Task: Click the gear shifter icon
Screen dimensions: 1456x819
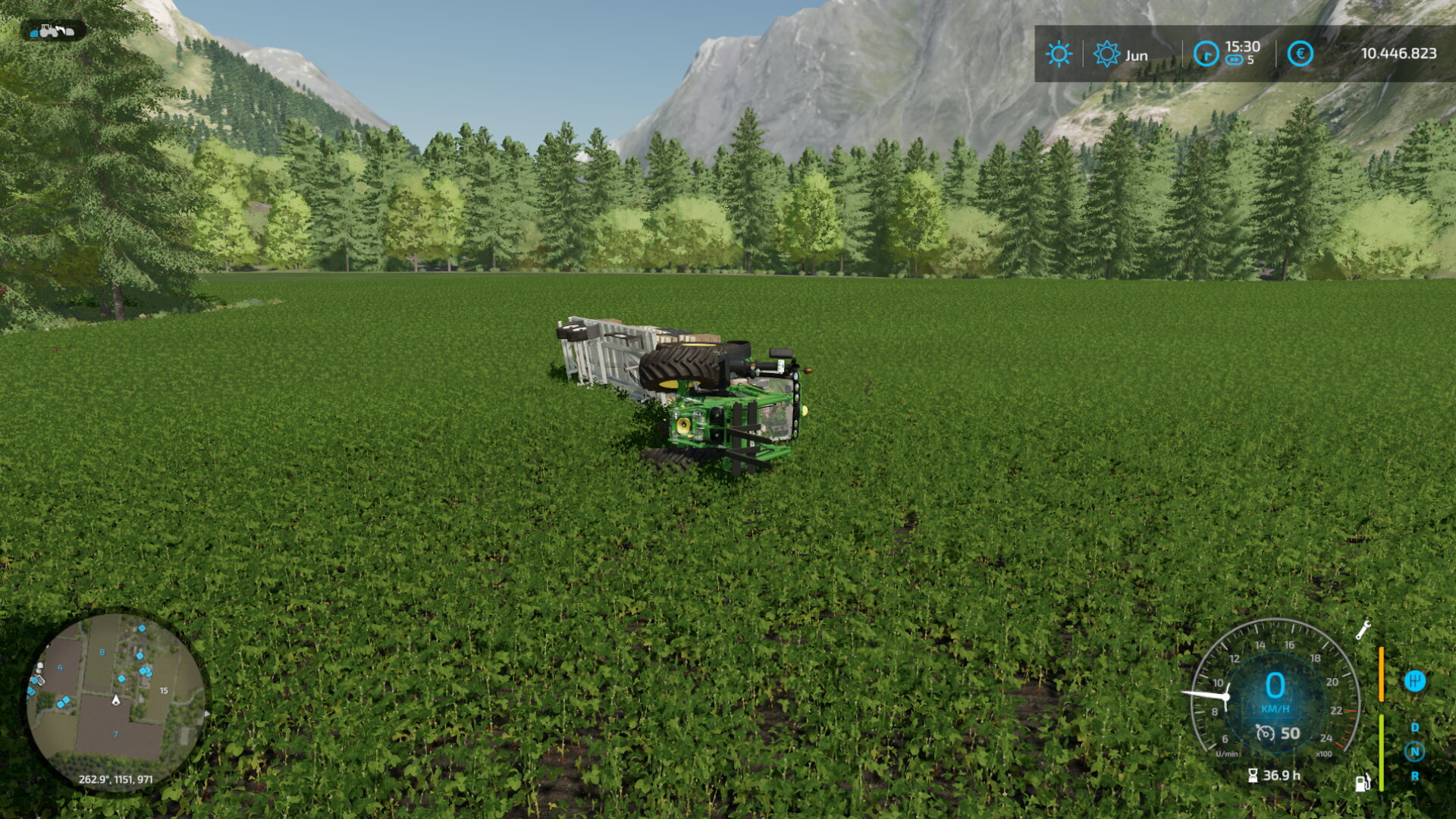Action: [x=1414, y=681]
